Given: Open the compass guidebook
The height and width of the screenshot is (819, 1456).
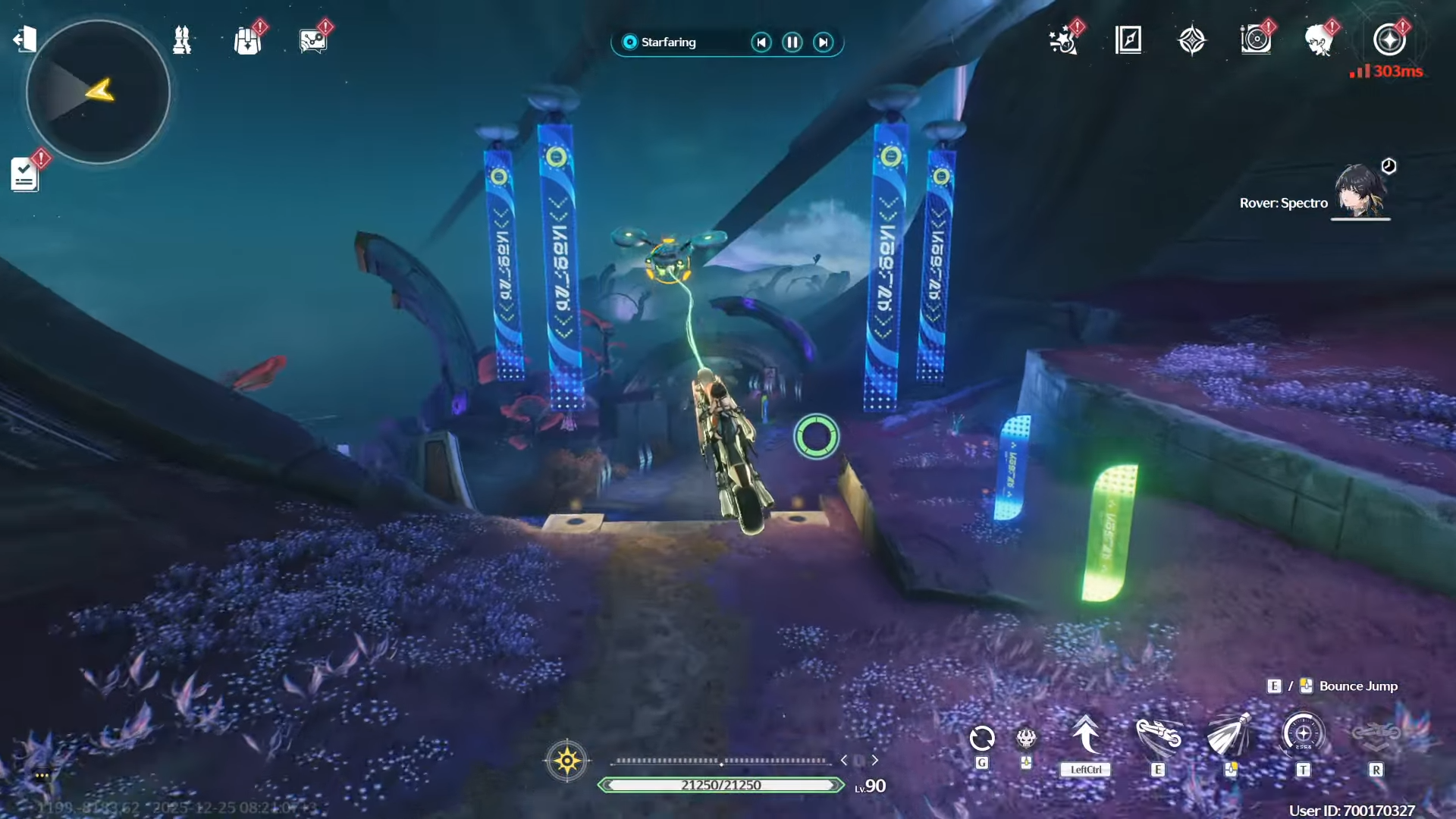Looking at the screenshot, I should tap(1128, 39).
